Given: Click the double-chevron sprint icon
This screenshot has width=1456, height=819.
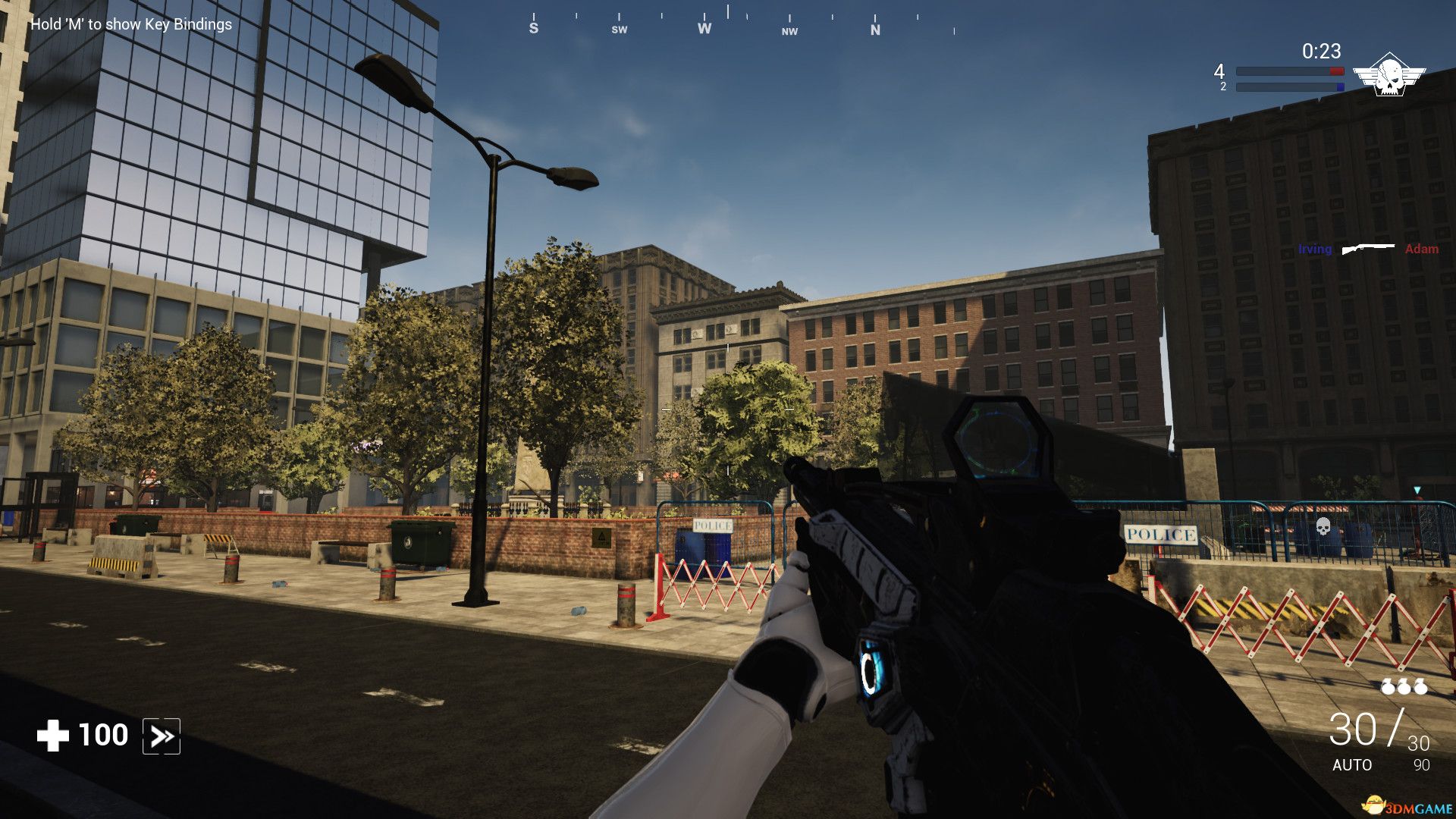Looking at the screenshot, I should (x=162, y=736).
